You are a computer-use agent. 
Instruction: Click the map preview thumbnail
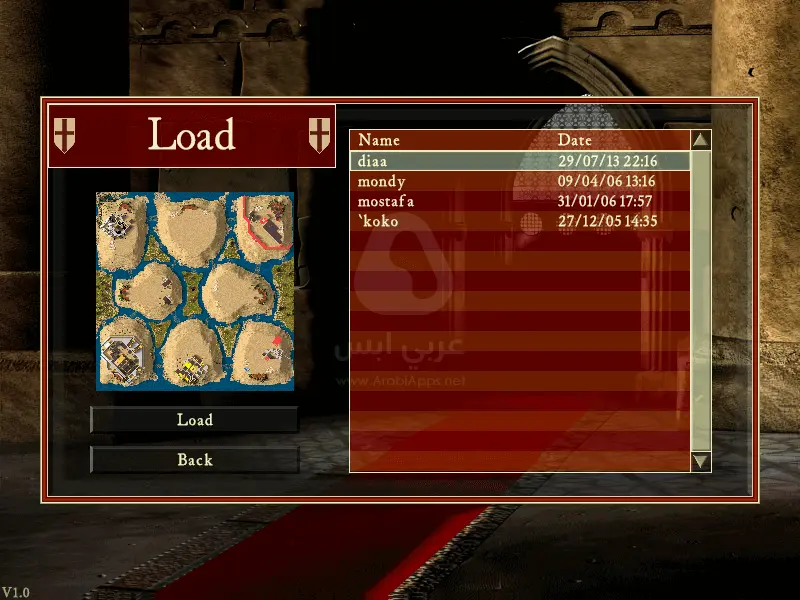click(x=195, y=291)
